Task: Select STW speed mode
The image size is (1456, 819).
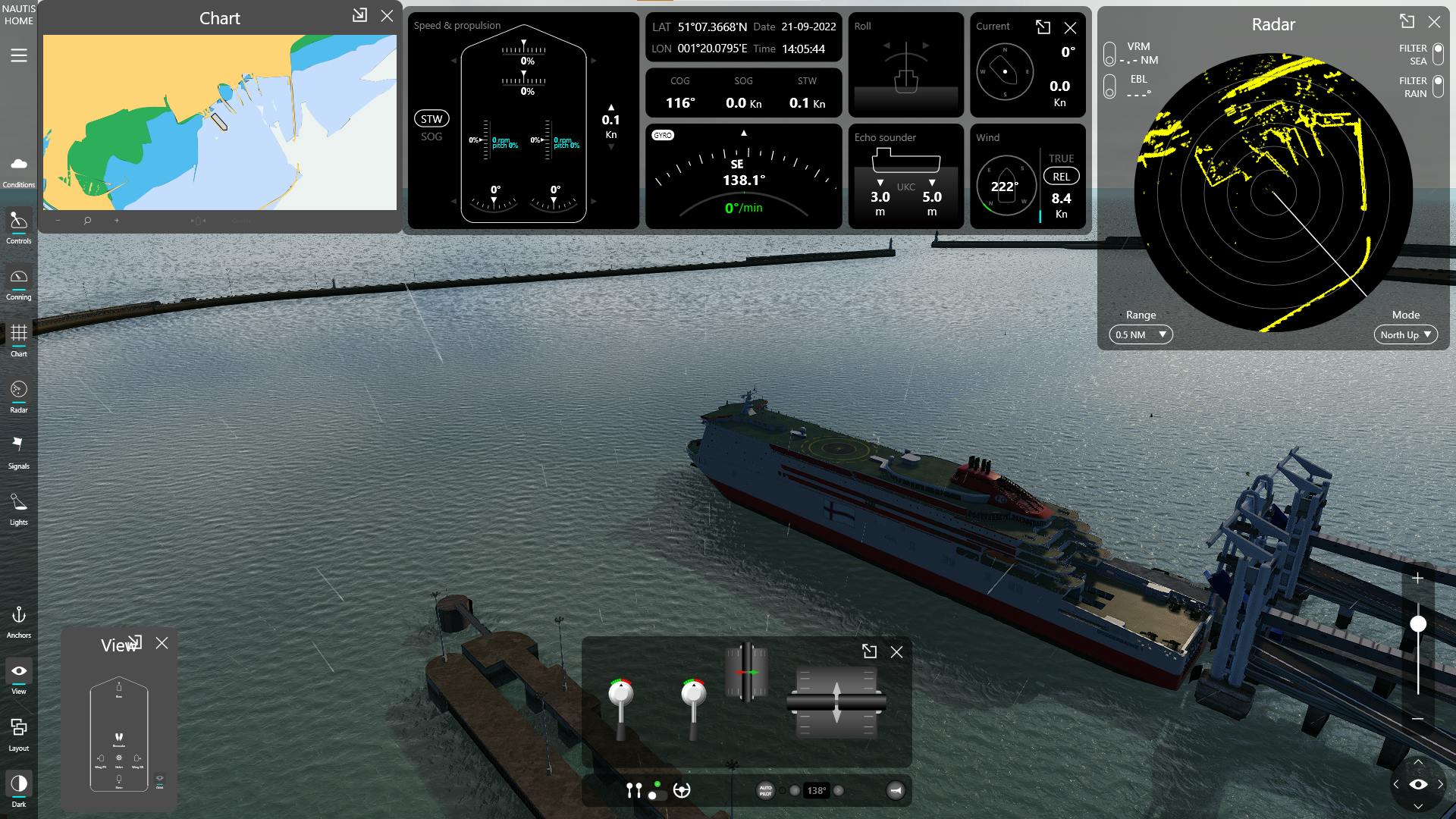Action: [431, 119]
